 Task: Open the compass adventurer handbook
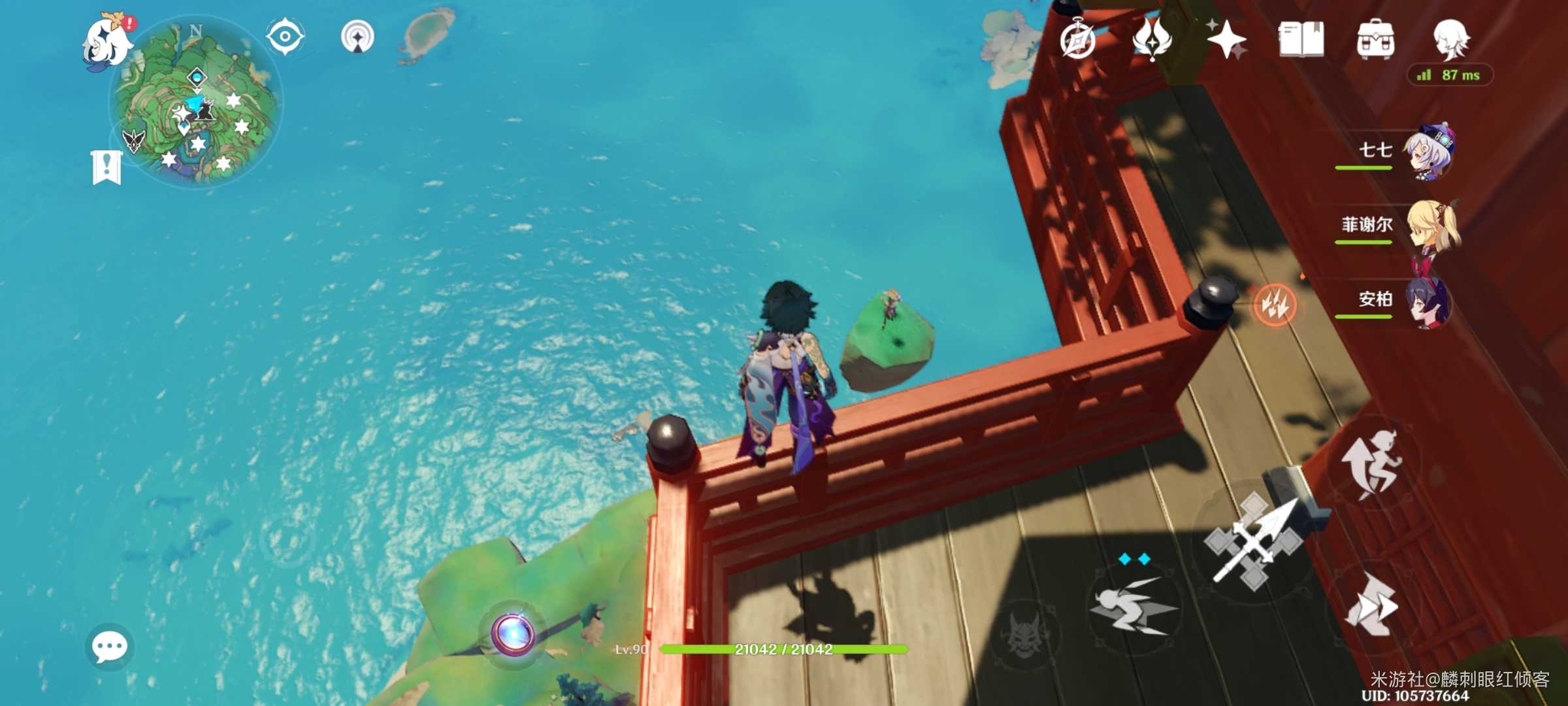[x=1078, y=41]
